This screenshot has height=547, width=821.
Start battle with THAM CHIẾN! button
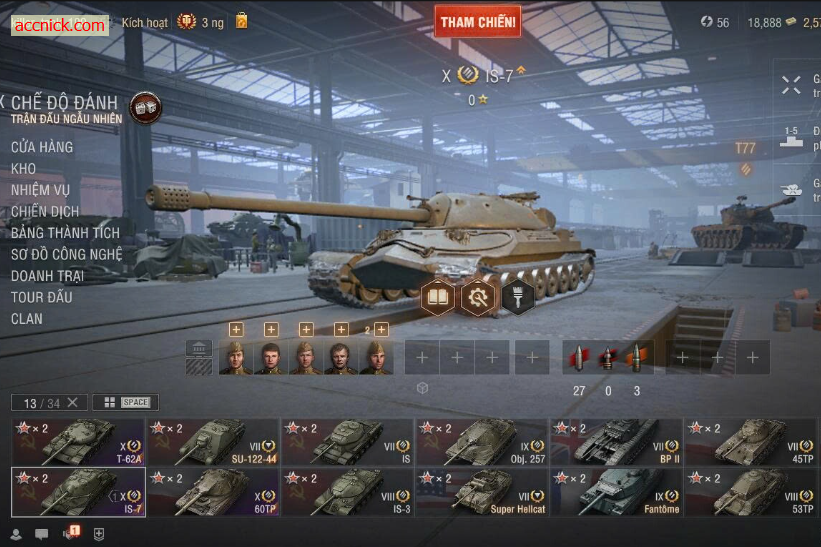477,21
